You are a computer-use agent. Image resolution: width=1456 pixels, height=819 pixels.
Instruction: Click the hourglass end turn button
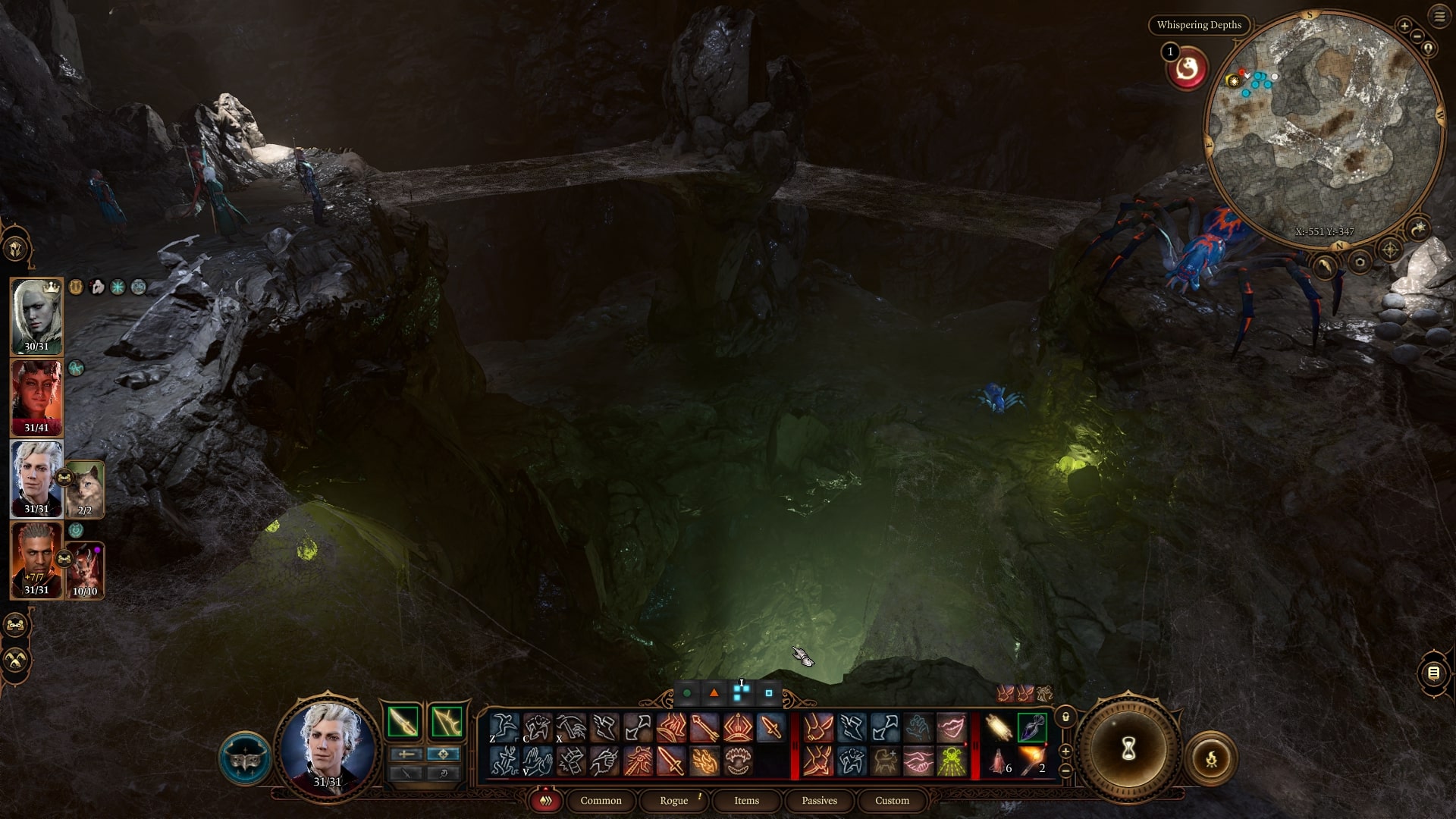click(x=1128, y=750)
